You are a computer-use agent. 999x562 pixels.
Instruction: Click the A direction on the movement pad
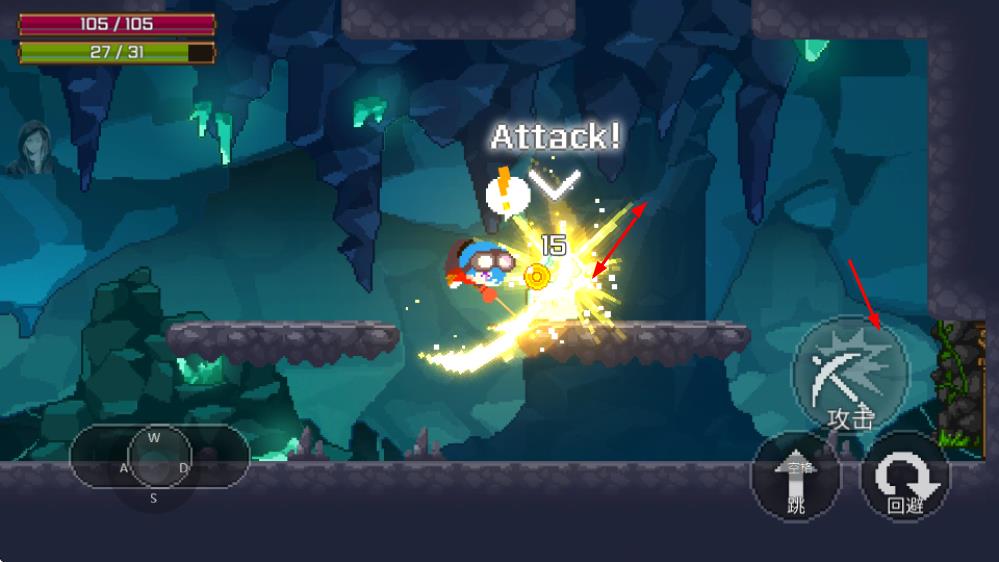124,467
